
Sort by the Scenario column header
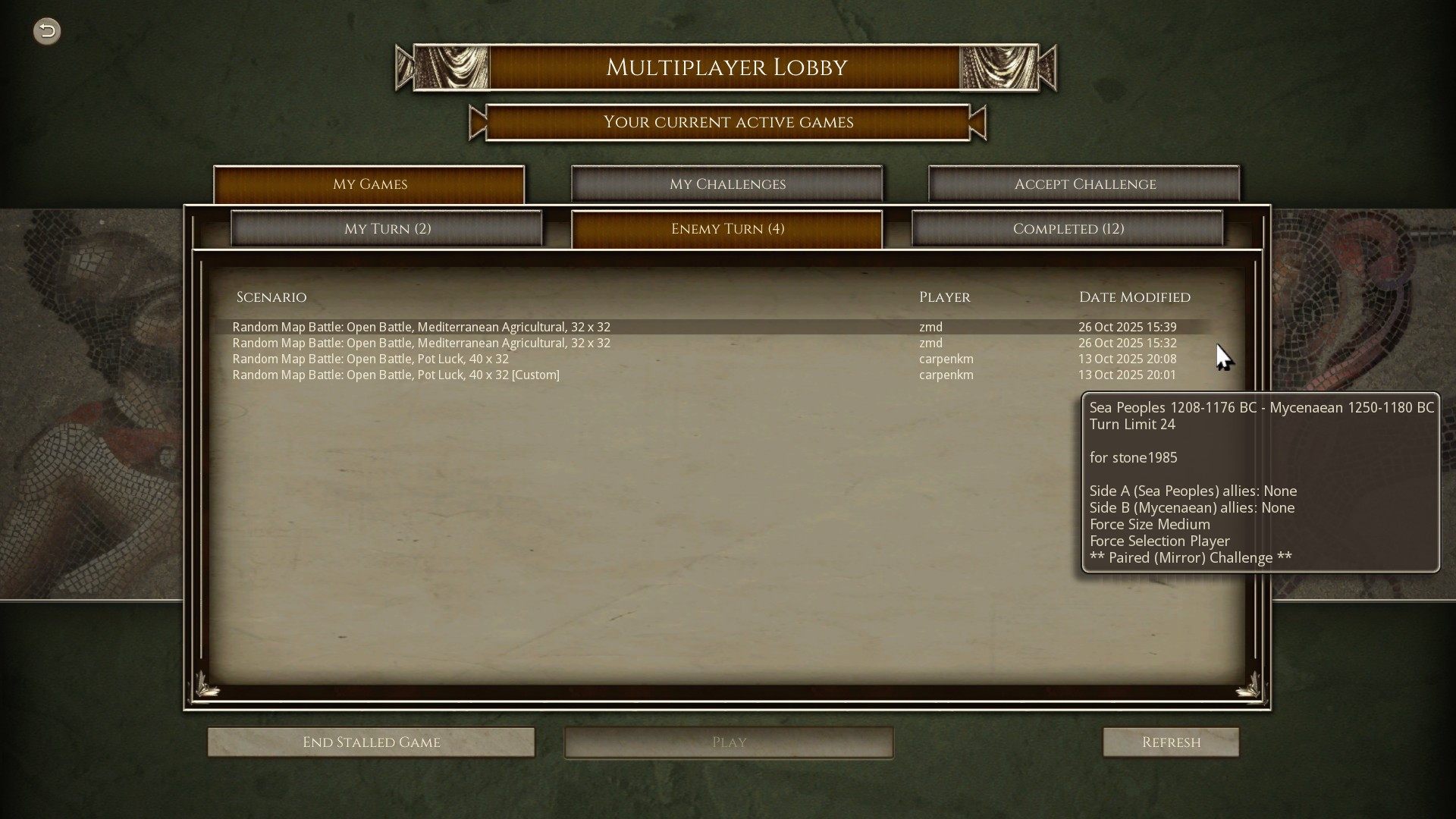click(x=271, y=297)
